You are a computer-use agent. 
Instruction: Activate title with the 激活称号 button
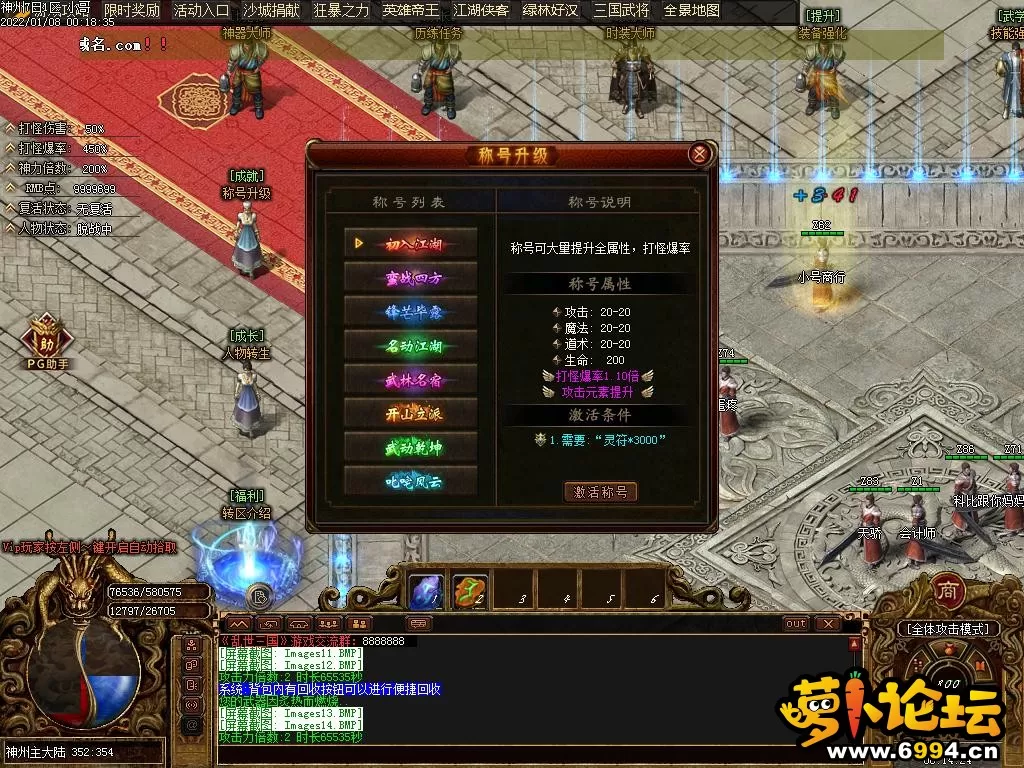(x=600, y=491)
